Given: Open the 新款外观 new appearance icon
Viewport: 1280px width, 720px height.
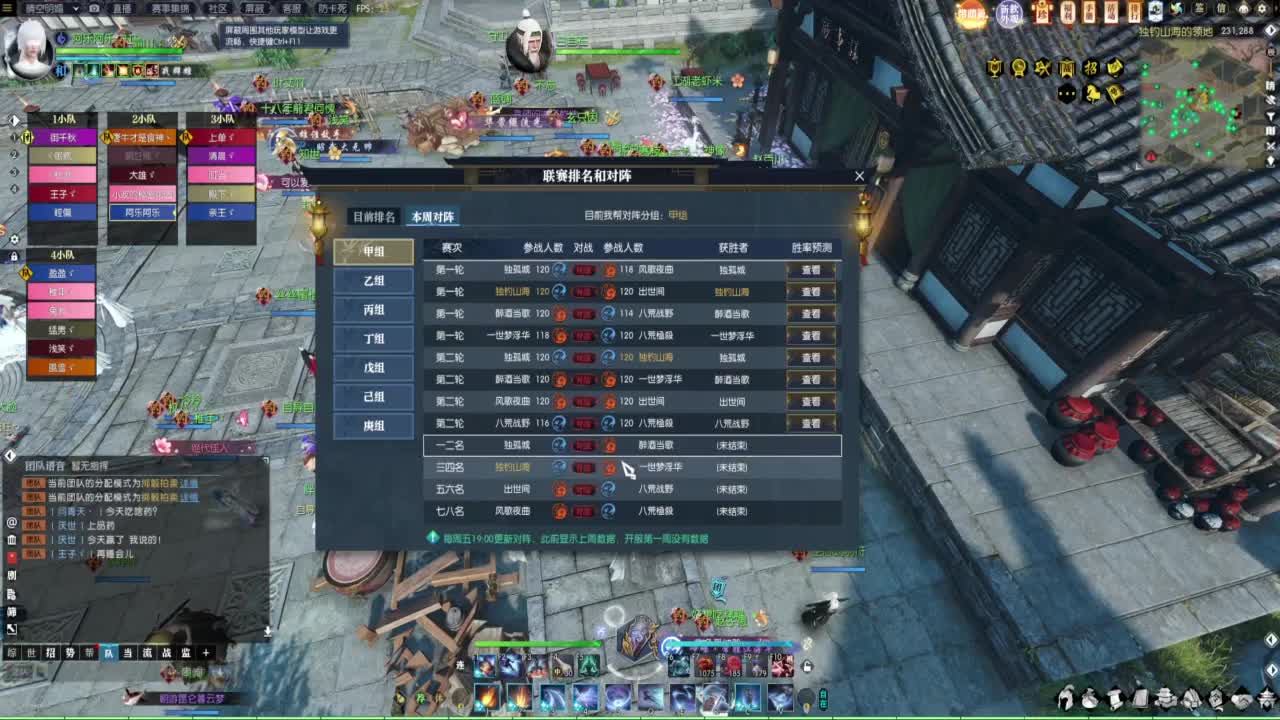Looking at the screenshot, I should click(x=1009, y=14).
